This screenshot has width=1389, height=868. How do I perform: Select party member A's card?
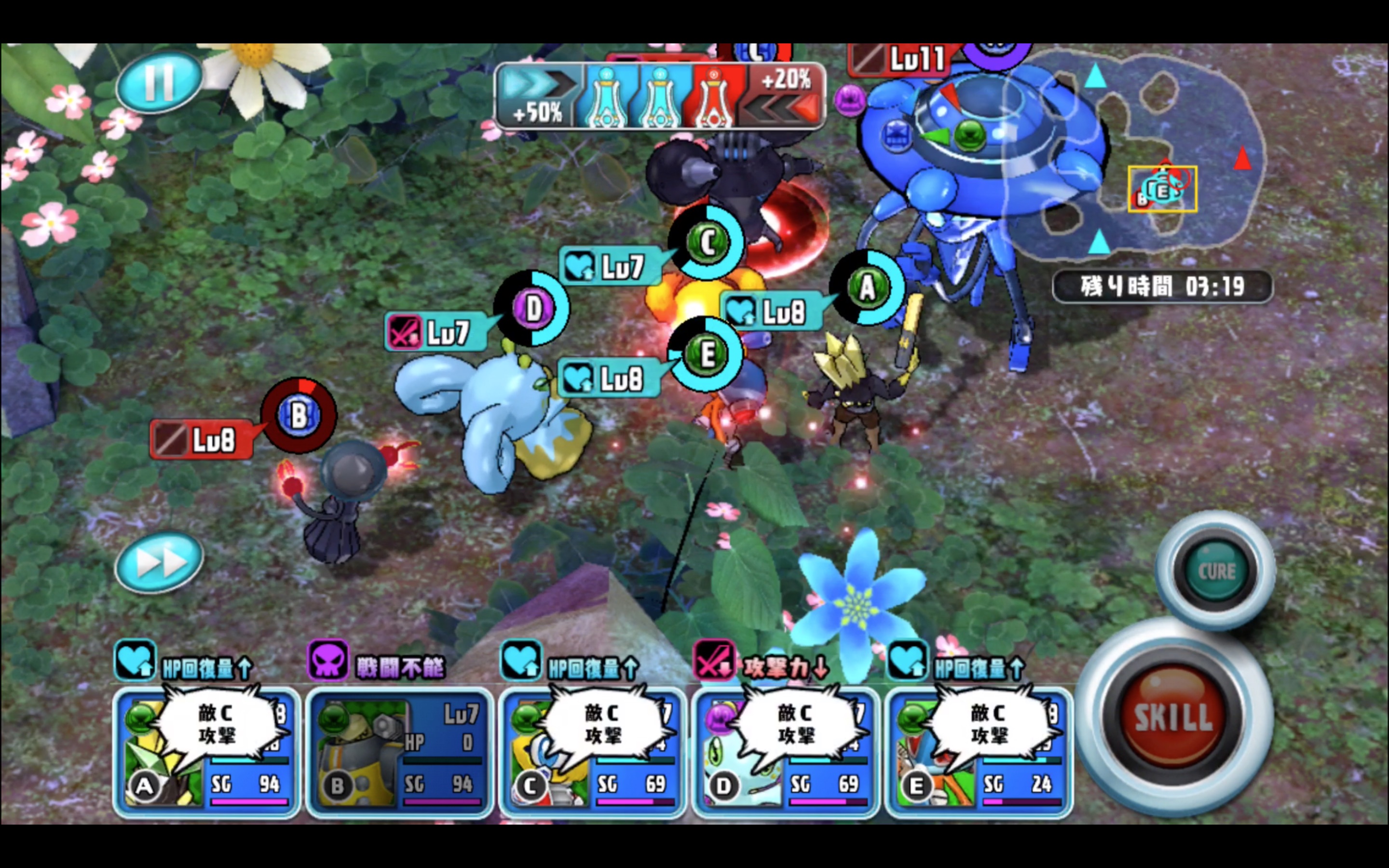[206, 753]
